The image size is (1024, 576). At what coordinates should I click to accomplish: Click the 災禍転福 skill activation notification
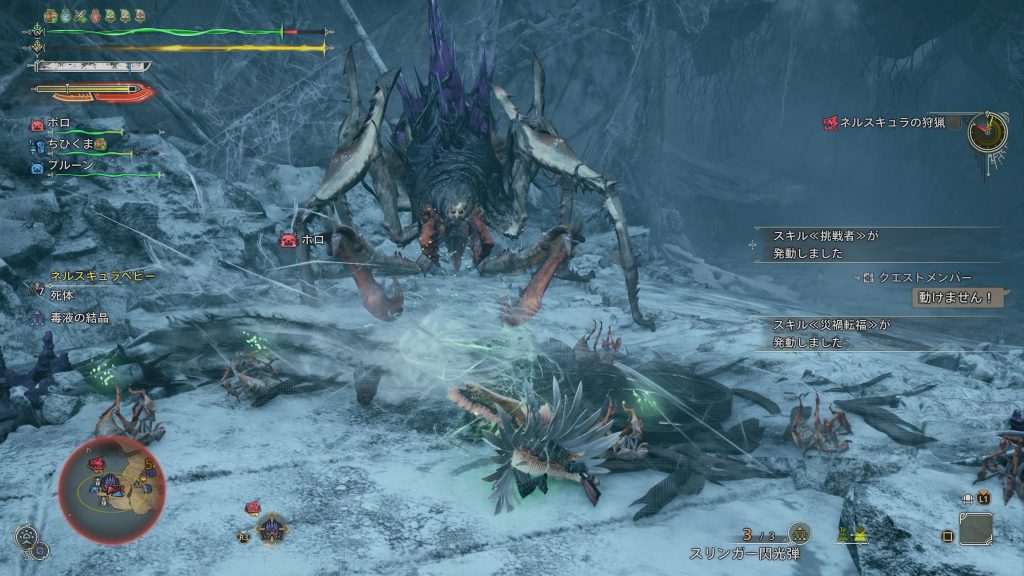(830, 333)
